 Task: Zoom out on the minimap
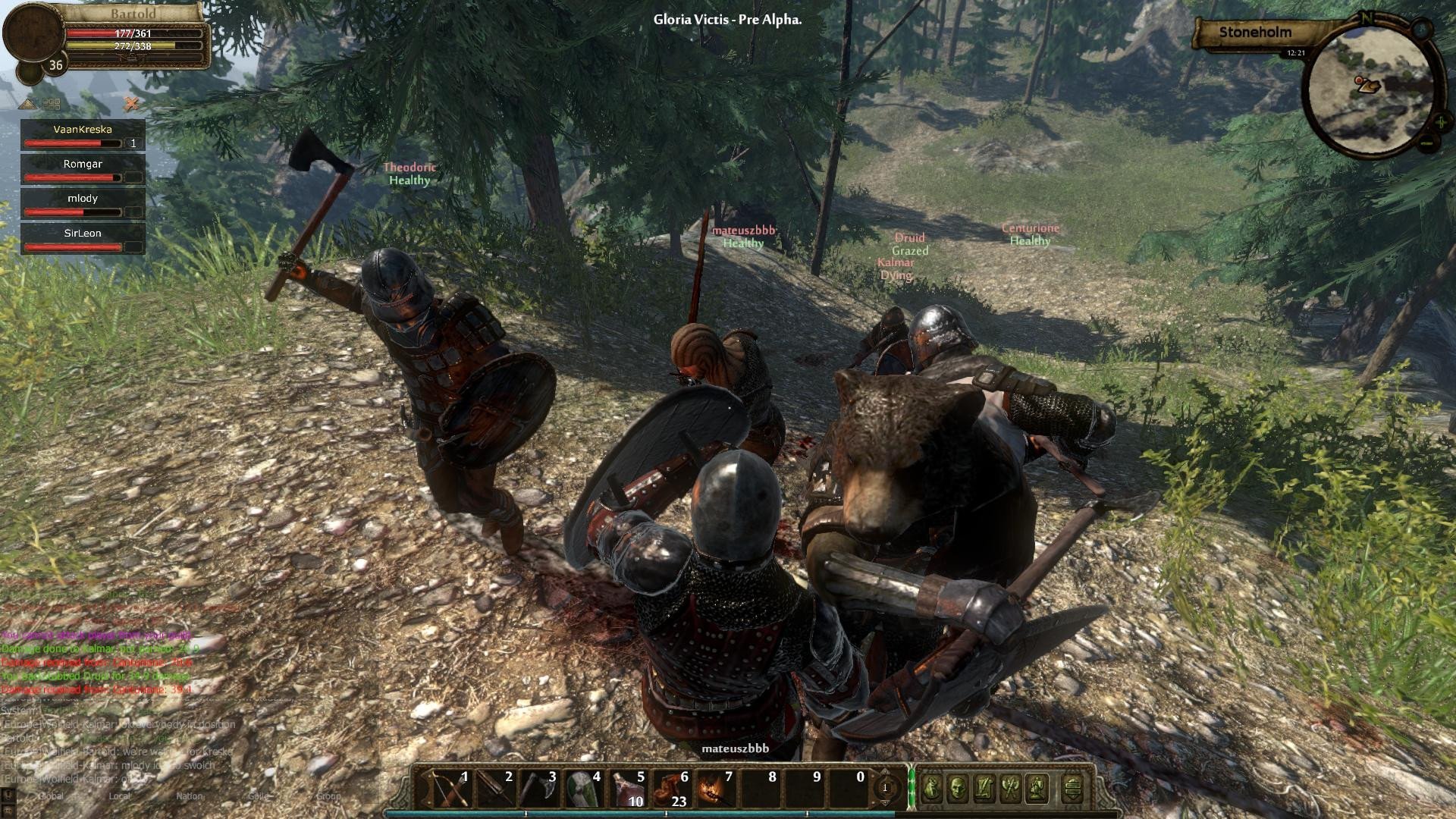(1426, 143)
